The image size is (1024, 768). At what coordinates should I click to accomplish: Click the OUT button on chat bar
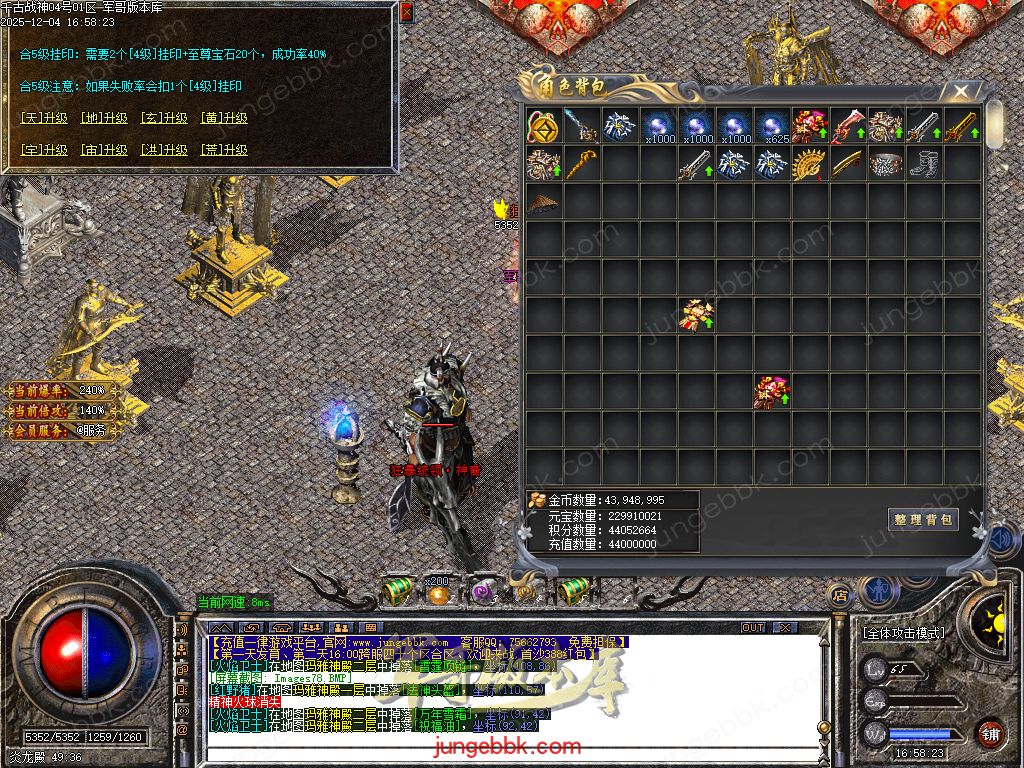pos(753,627)
